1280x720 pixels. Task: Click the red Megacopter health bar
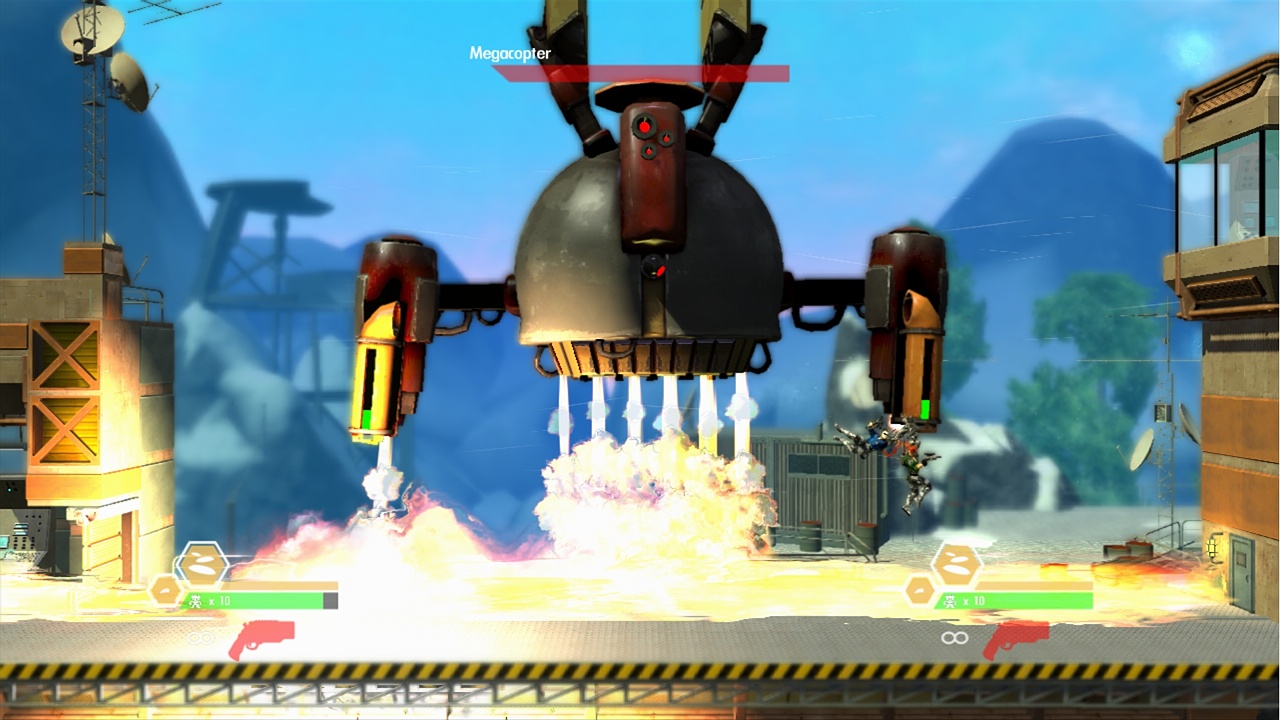pos(640,72)
